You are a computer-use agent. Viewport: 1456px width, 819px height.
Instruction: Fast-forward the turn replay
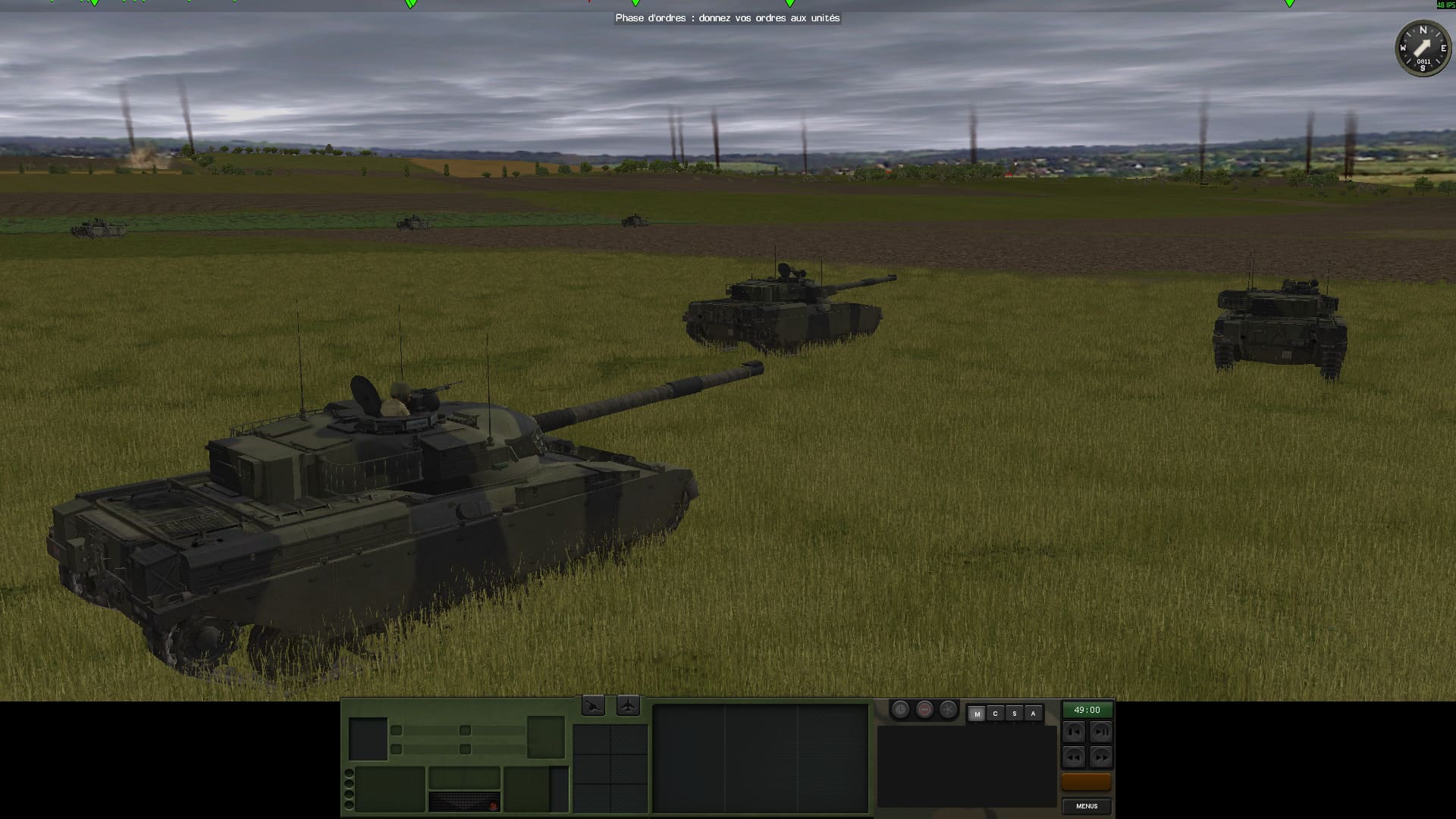tap(1100, 757)
